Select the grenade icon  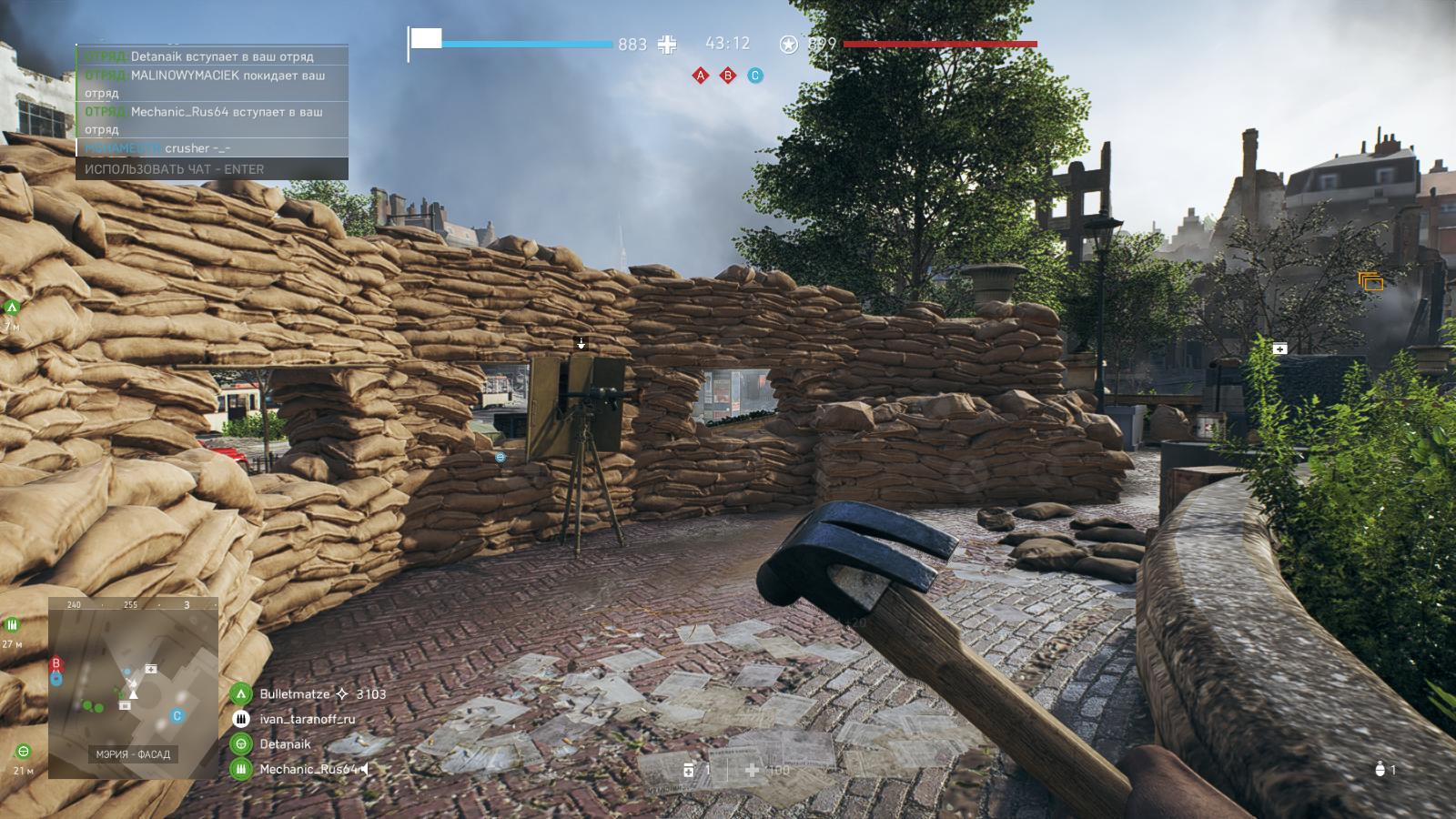tap(1380, 770)
